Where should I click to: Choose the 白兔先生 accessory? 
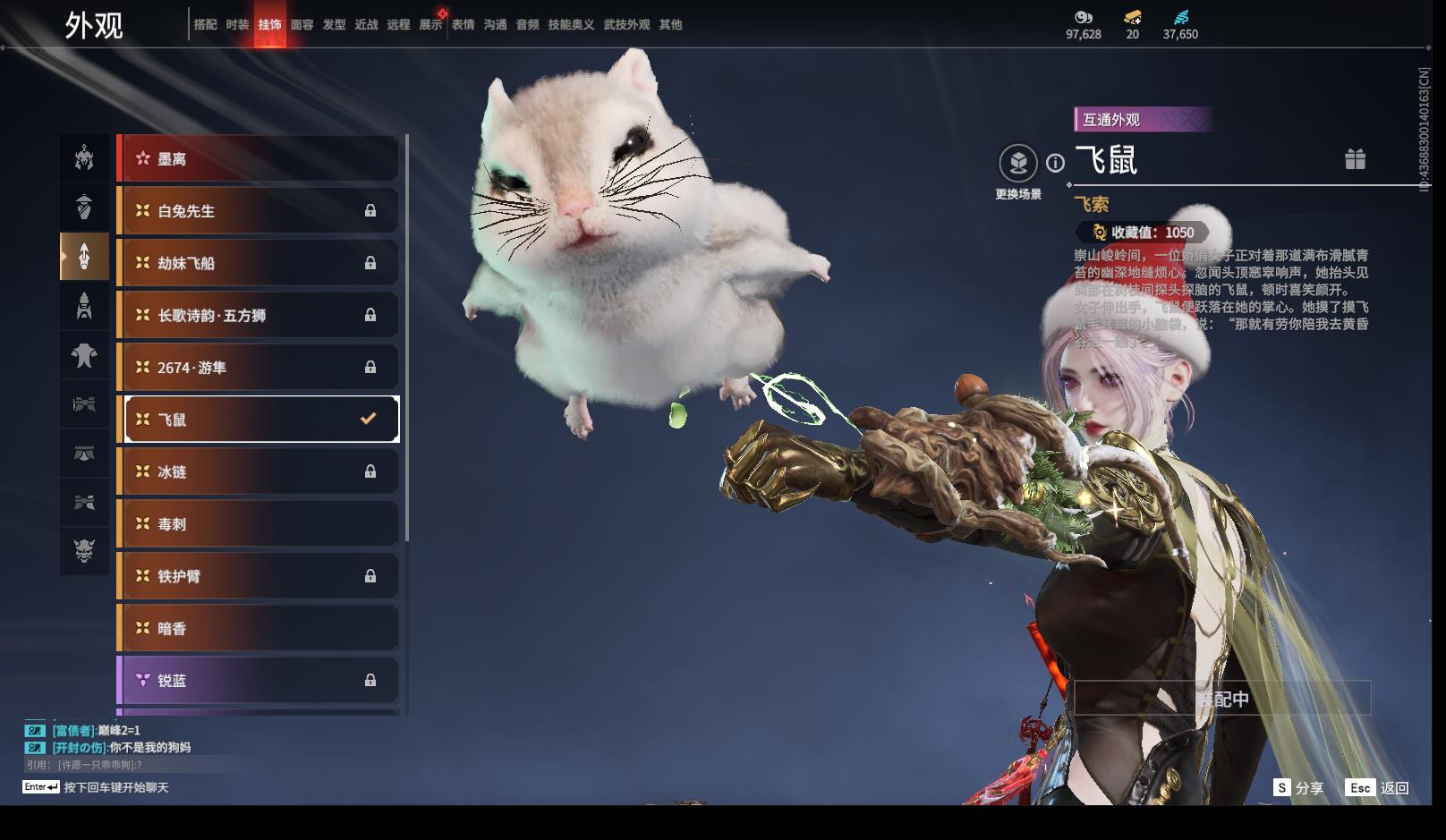point(259,211)
